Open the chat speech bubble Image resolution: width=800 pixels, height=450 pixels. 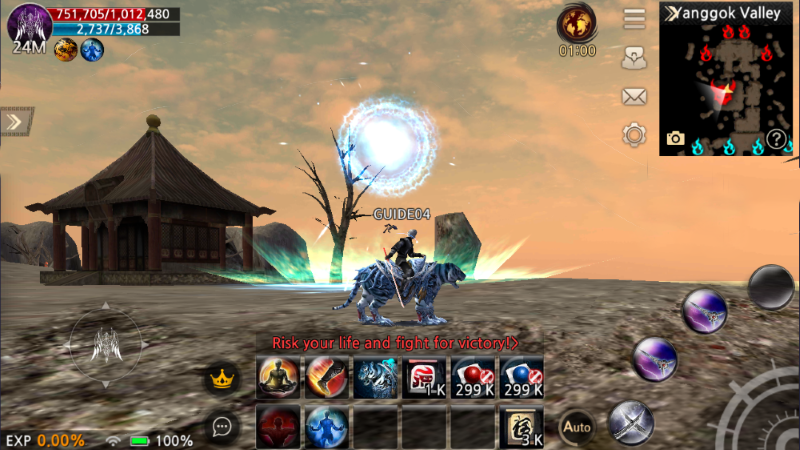click(222, 426)
